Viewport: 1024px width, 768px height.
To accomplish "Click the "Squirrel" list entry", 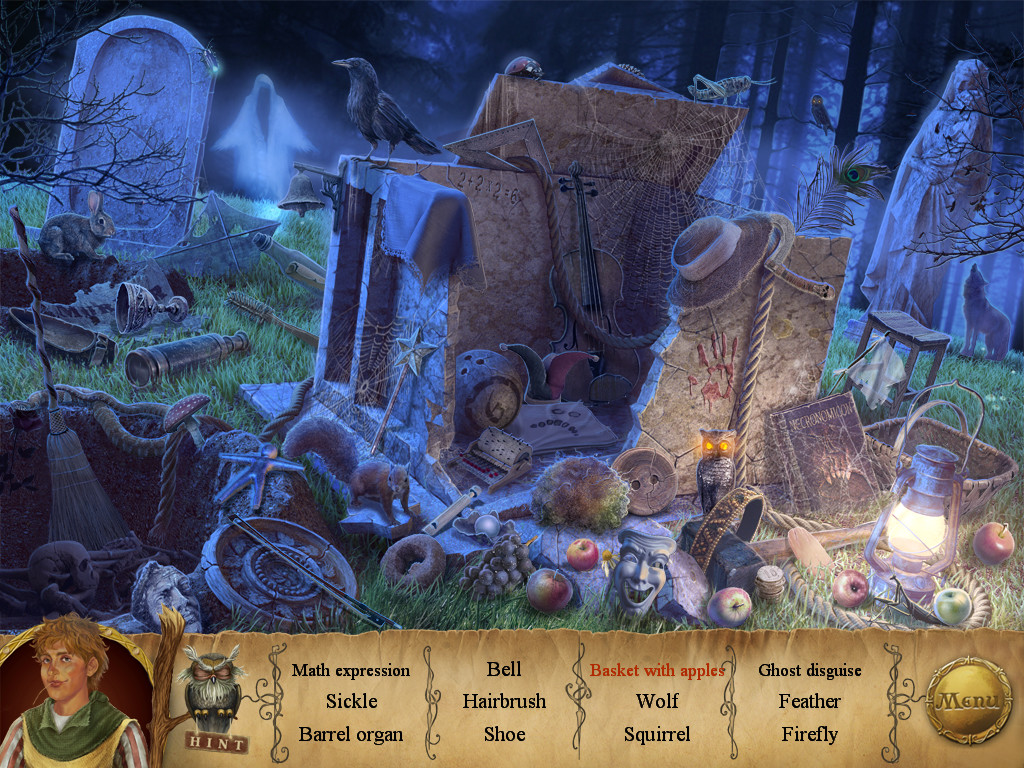I will [657, 734].
